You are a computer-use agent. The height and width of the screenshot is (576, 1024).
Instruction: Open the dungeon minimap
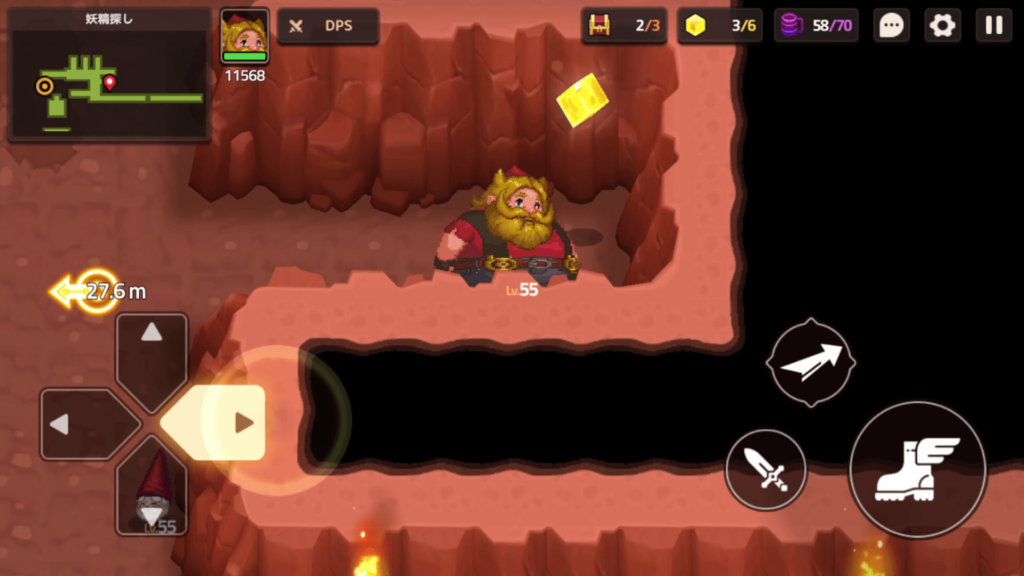(x=108, y=76)
